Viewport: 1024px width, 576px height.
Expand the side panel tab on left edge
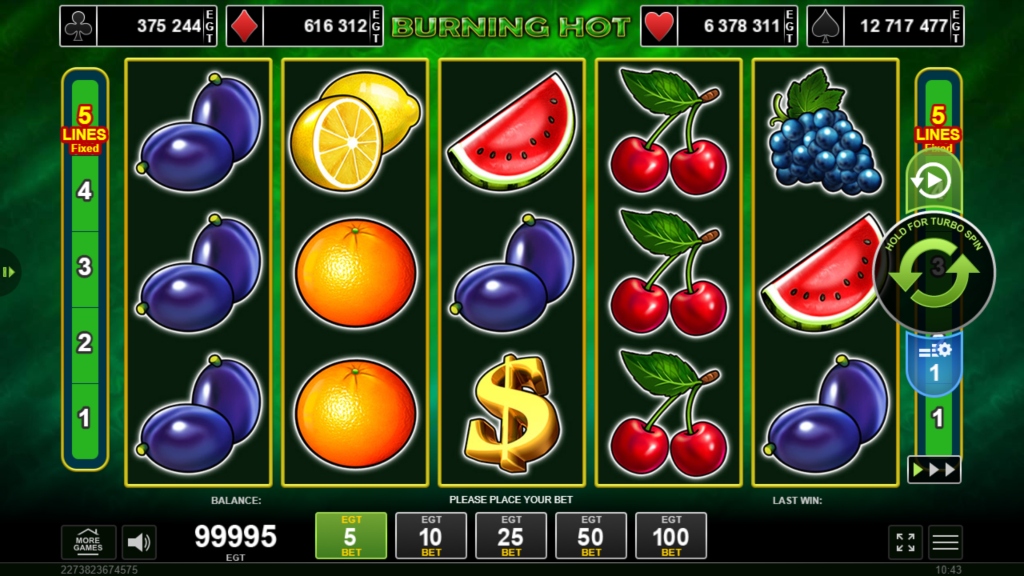point(9,272)
